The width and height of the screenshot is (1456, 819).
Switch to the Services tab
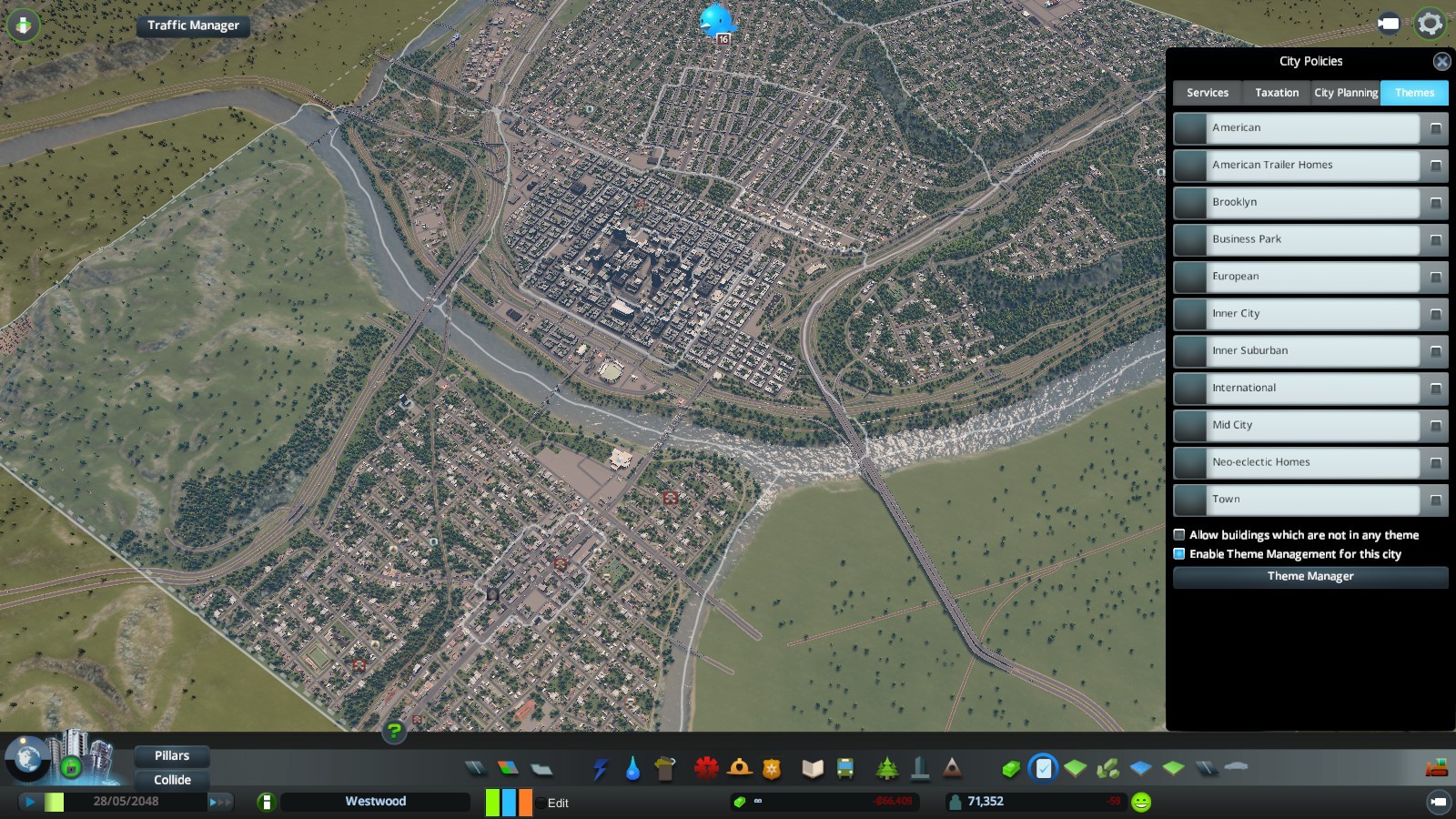pyautogui.click(x=1207, y=93)
